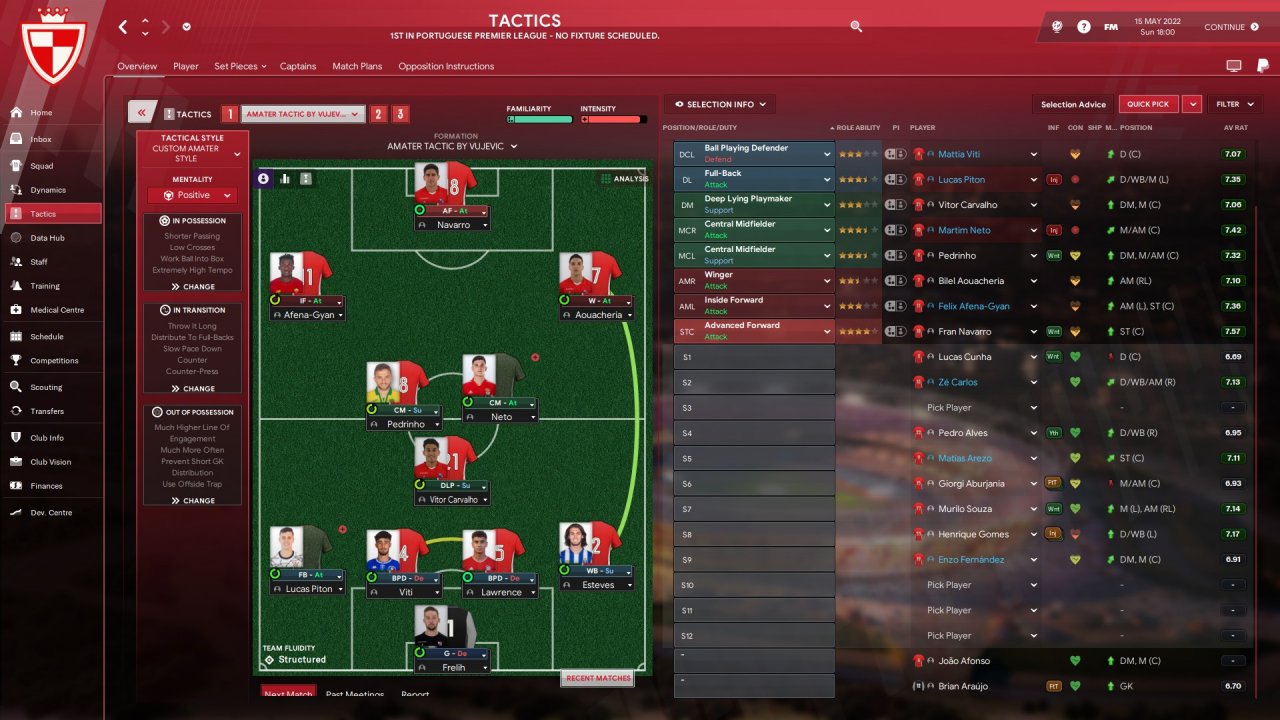
Task: Change the Out of Possession instructions
Action: coord(193,501)
